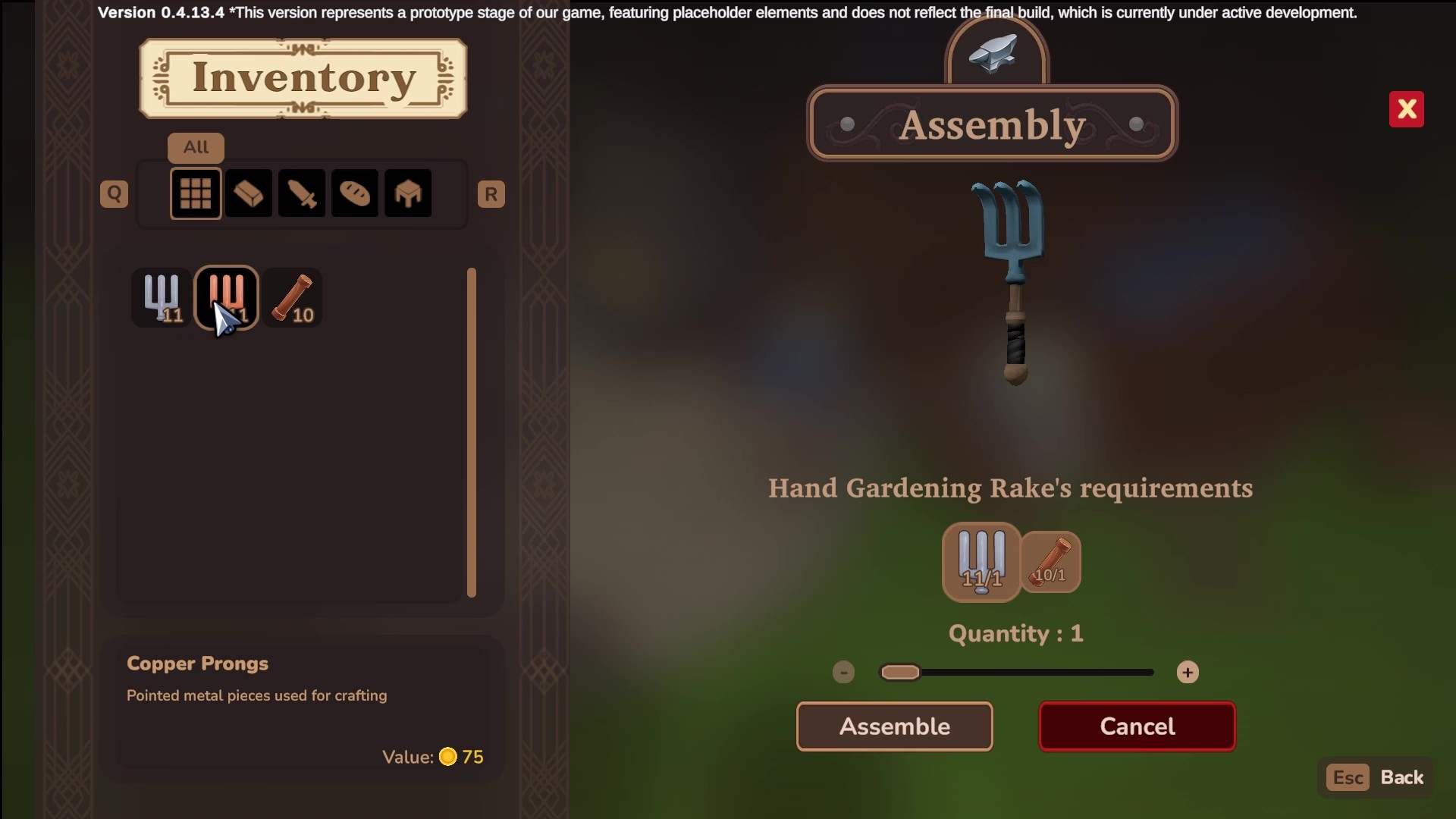1456x819 pixels.
Task: Open the helmet armor category tab
Action: click(408, 194)
